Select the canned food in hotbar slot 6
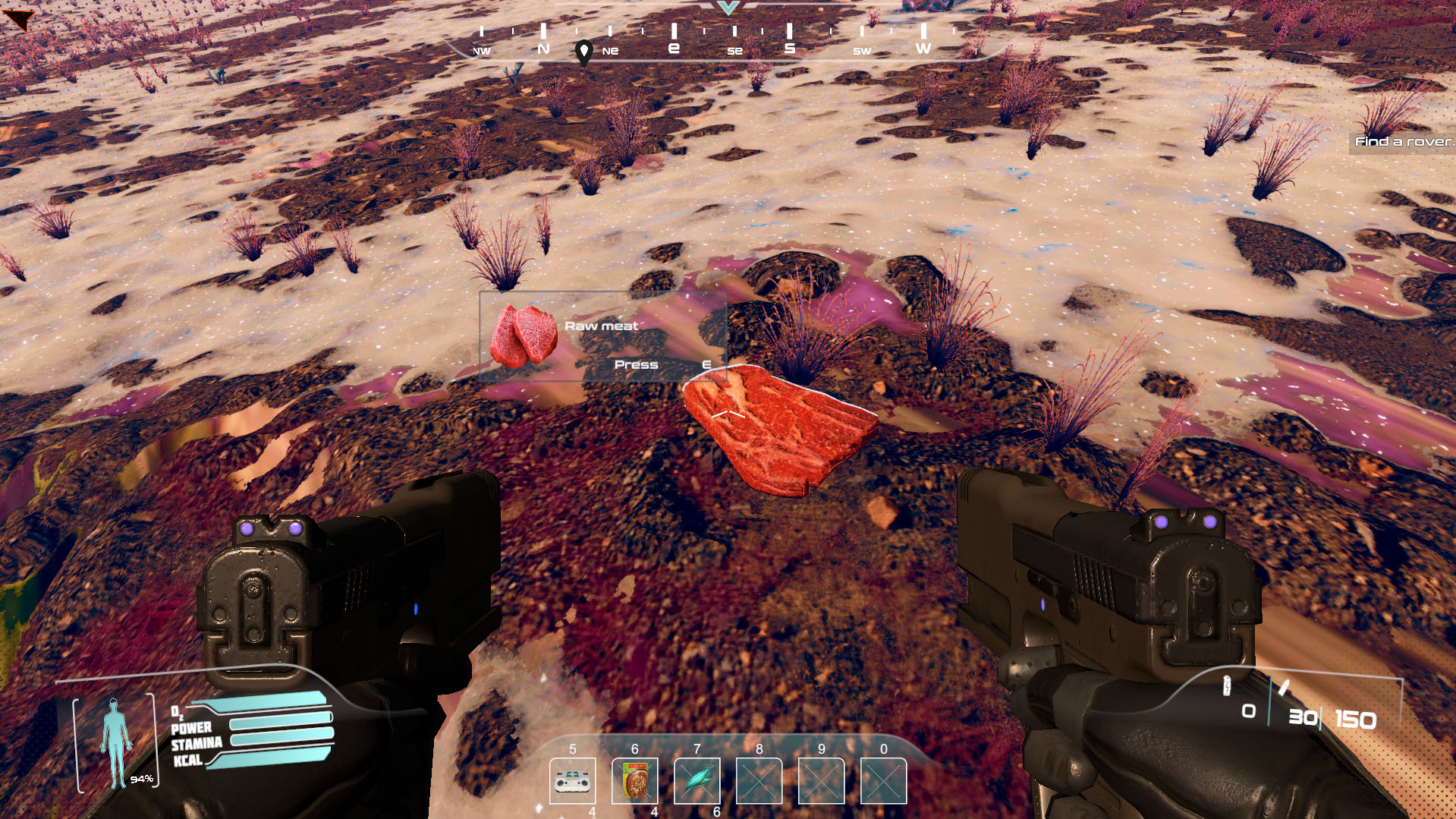 (635, 780)
